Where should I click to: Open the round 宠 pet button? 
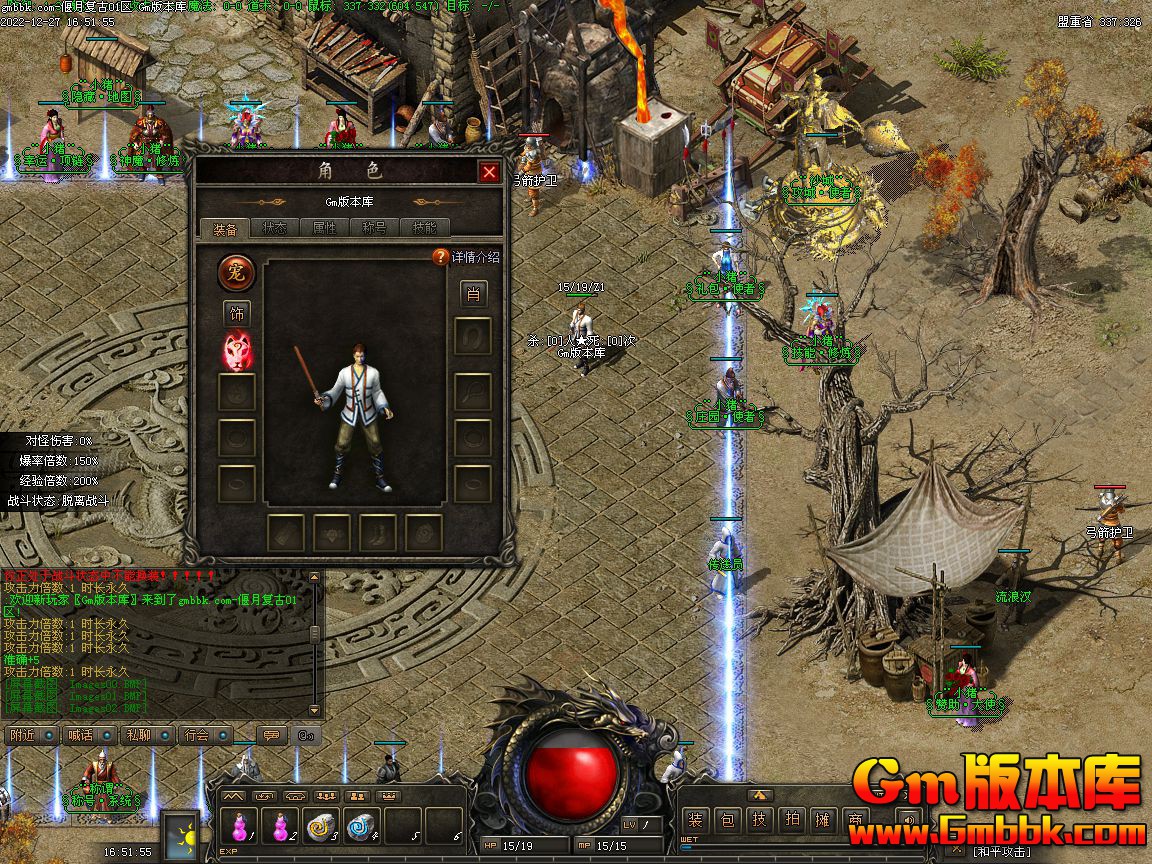tap(237, 271)
